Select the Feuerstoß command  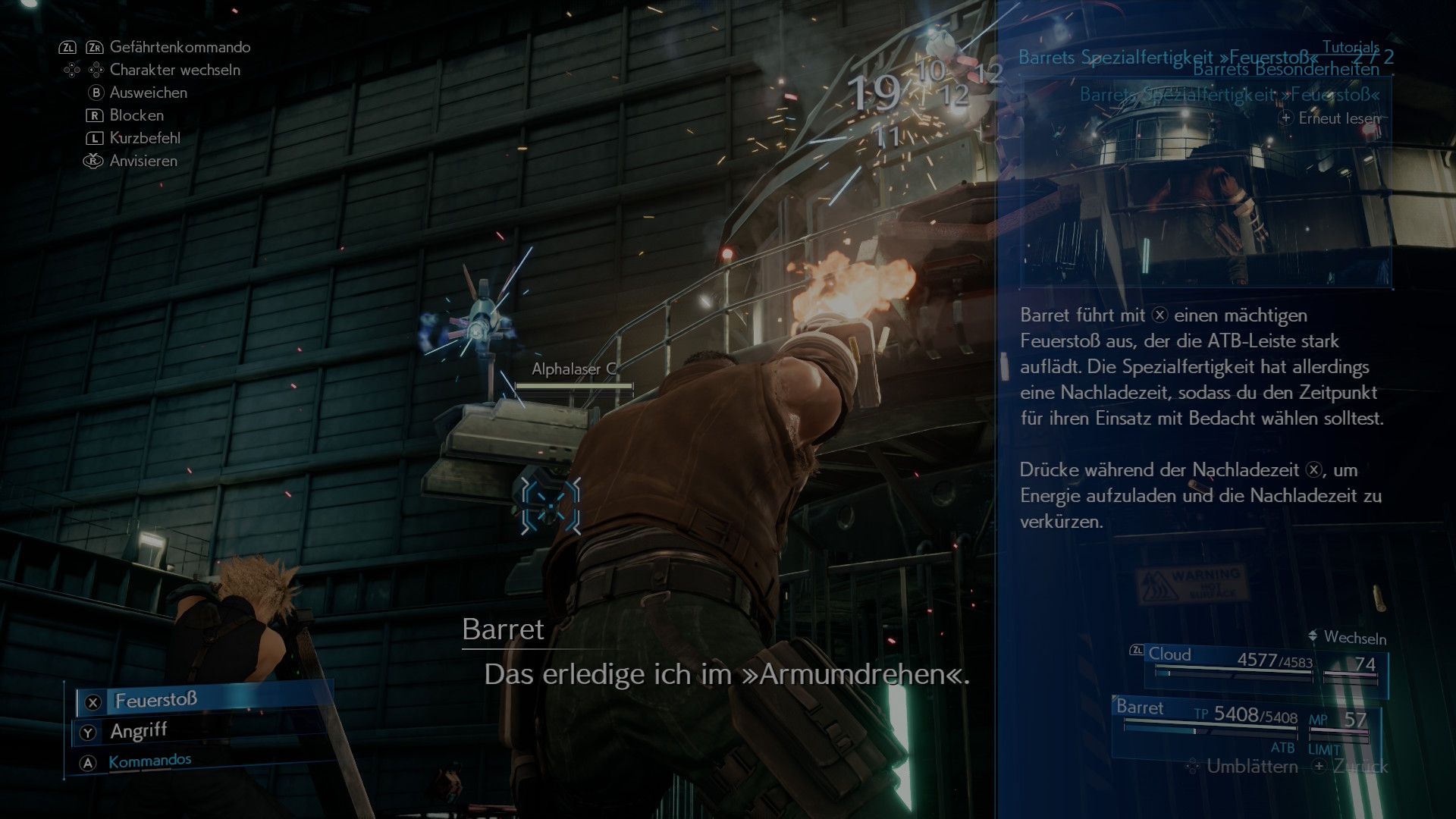[x=155, y=700]
